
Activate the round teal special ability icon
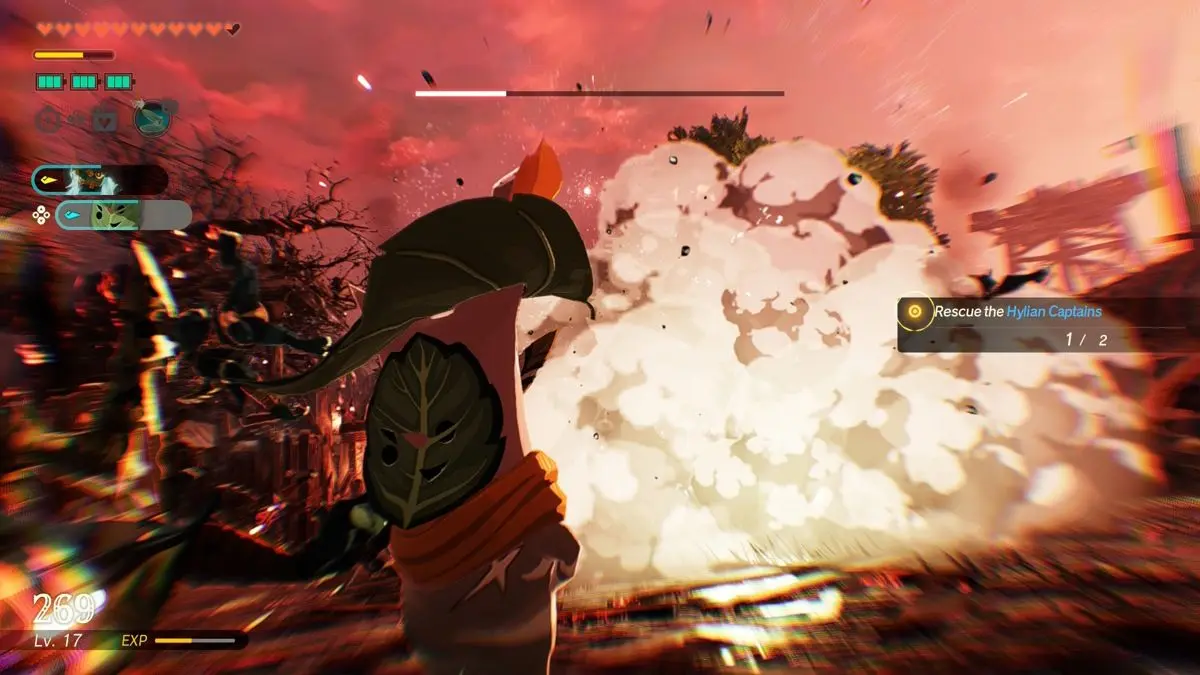click(x=152, y=118)
